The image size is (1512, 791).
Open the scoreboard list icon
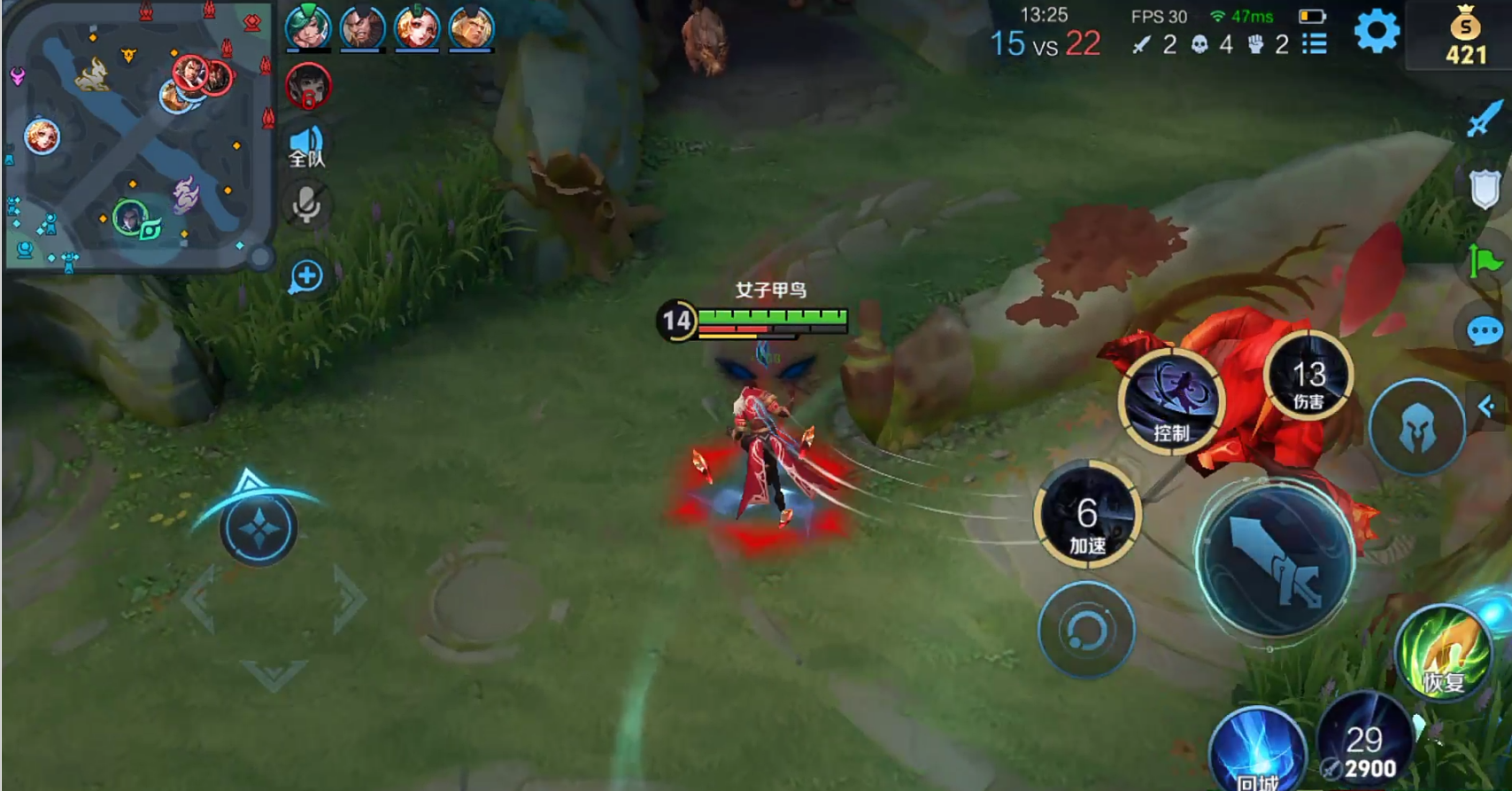click(1315, 44)
